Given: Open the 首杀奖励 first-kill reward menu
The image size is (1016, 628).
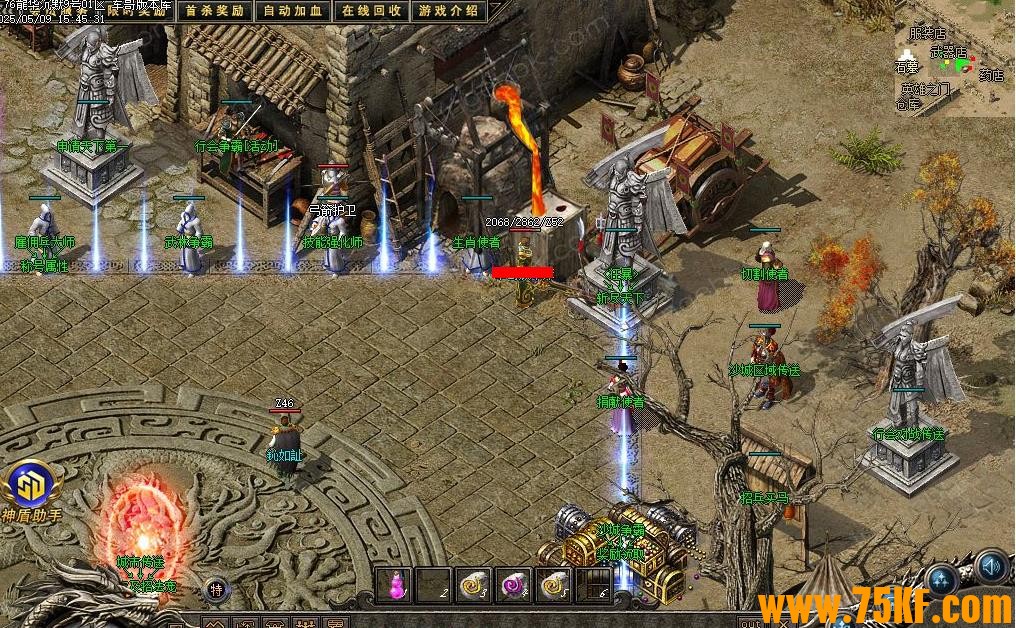Looking at the screenshot, I should point(215,11).
